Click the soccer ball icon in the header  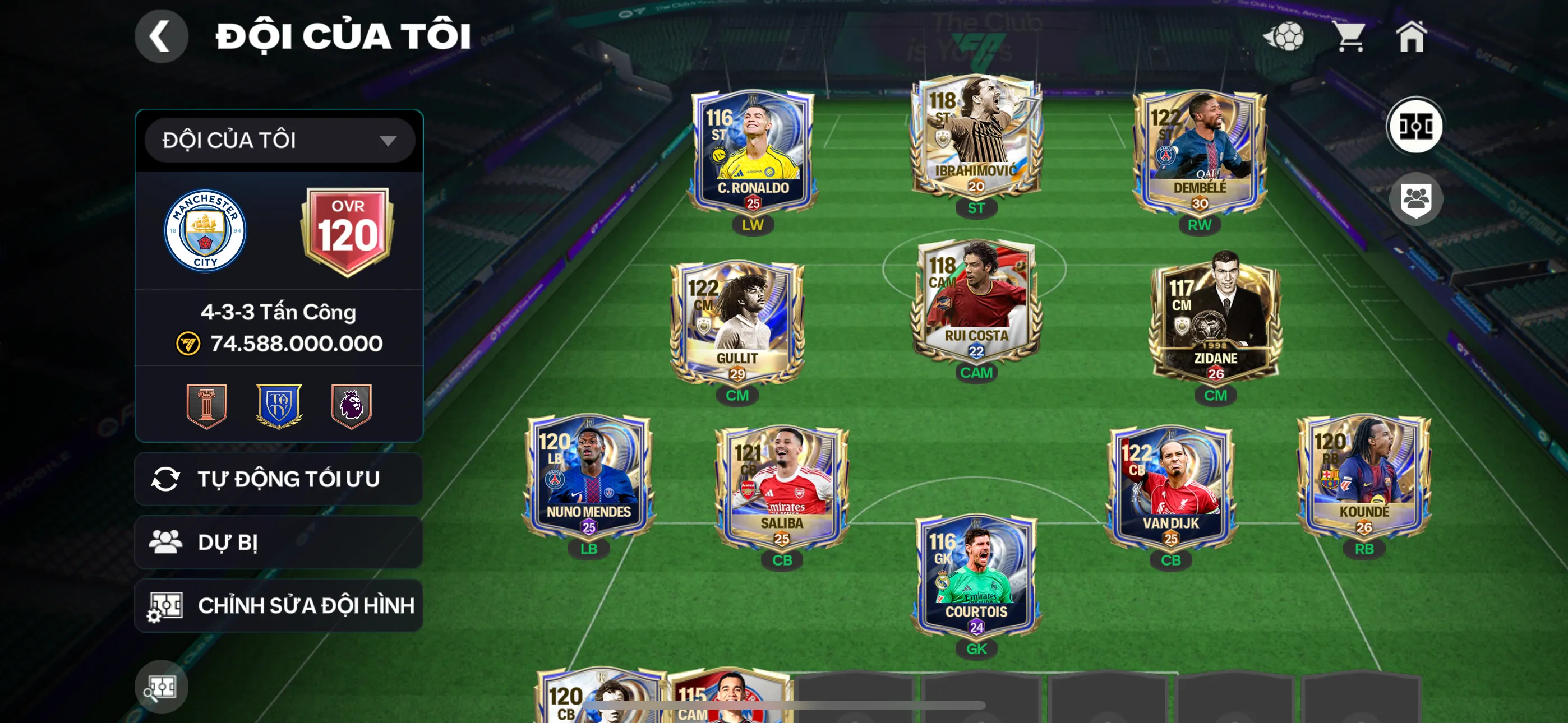tap(1284, 36)
